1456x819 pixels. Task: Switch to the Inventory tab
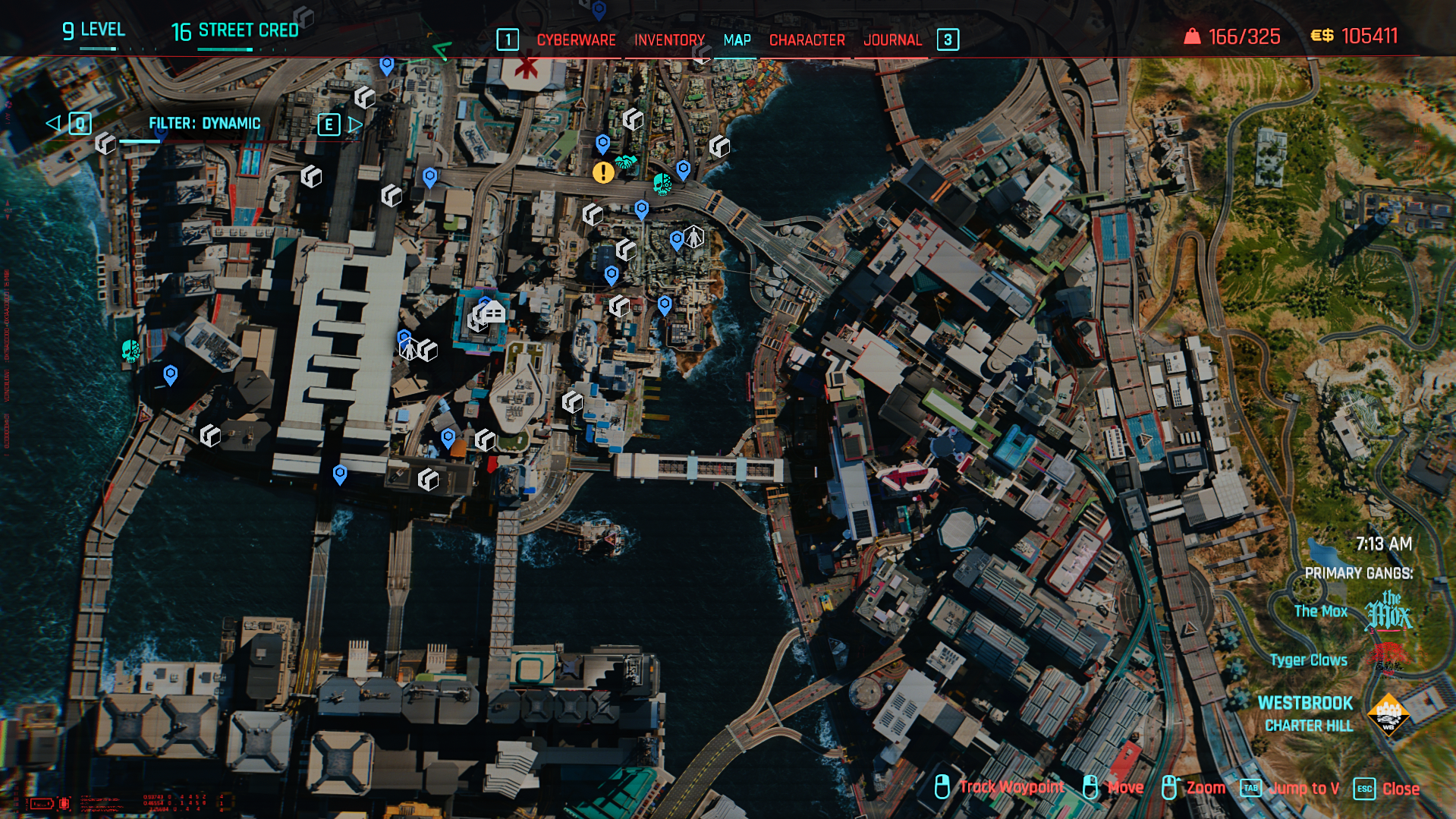pyautogui.click(x=669, y=40)
